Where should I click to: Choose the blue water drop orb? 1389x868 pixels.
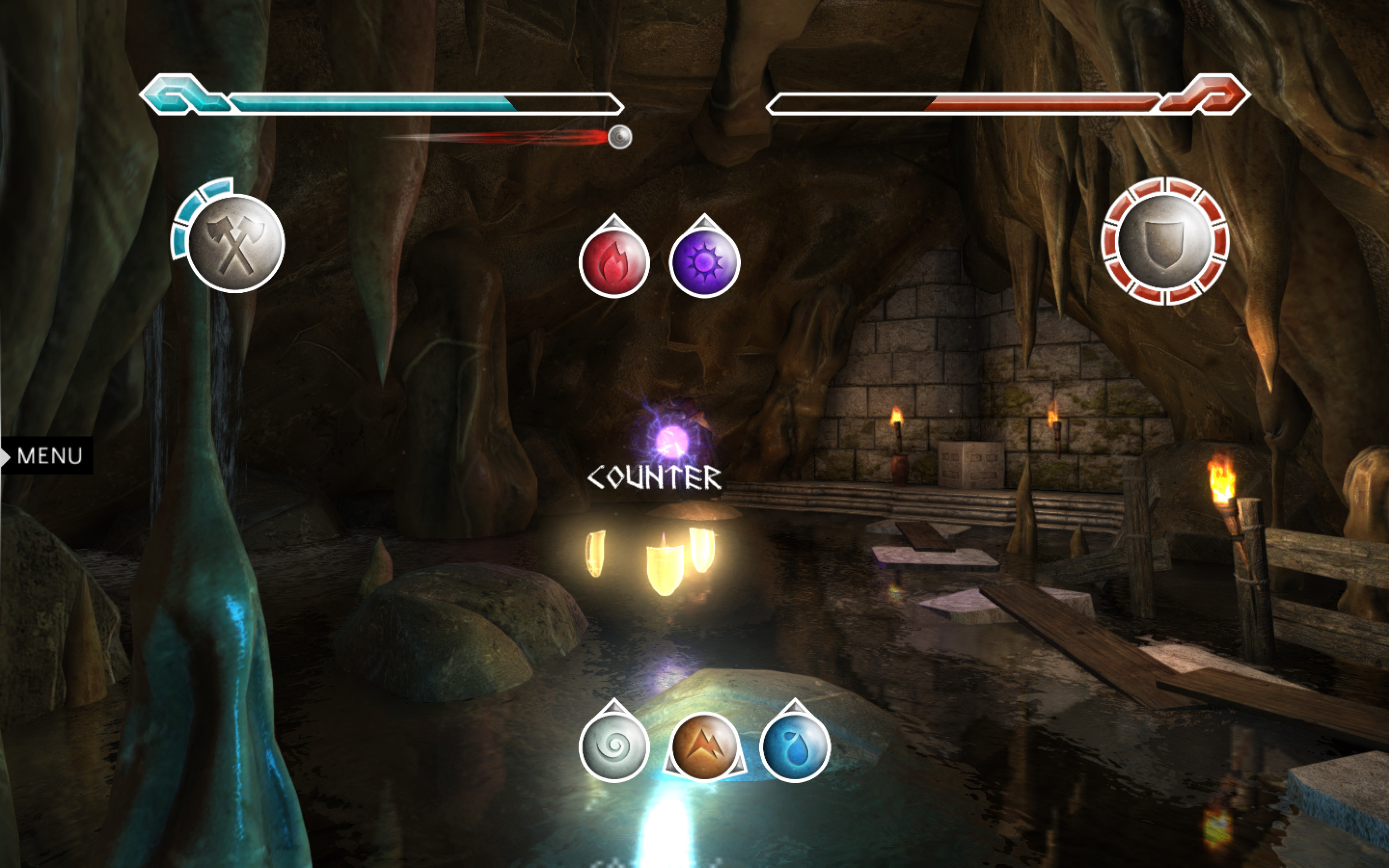795,747
